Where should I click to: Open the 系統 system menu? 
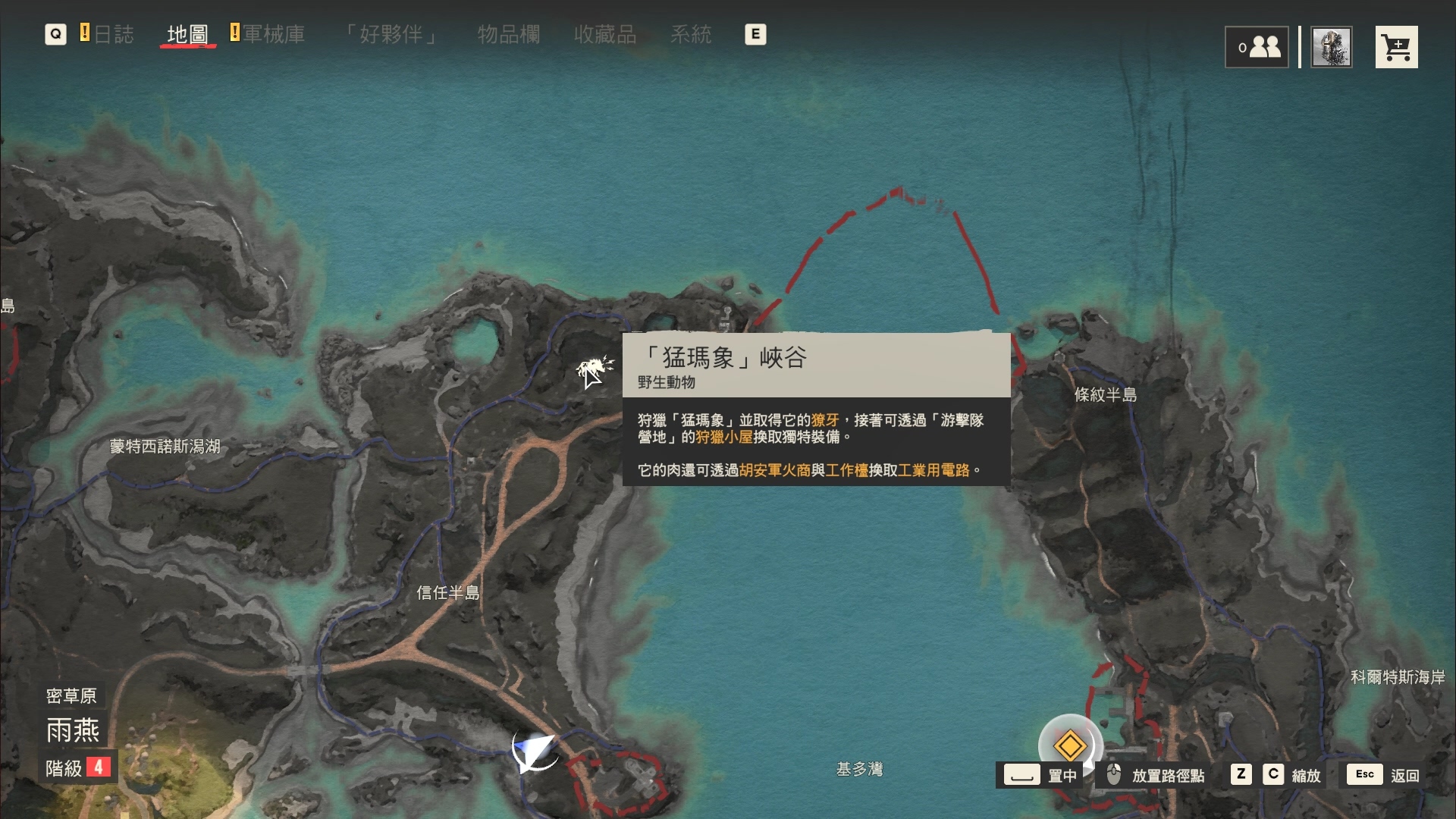pyautogui.click(x=692, y=34)
